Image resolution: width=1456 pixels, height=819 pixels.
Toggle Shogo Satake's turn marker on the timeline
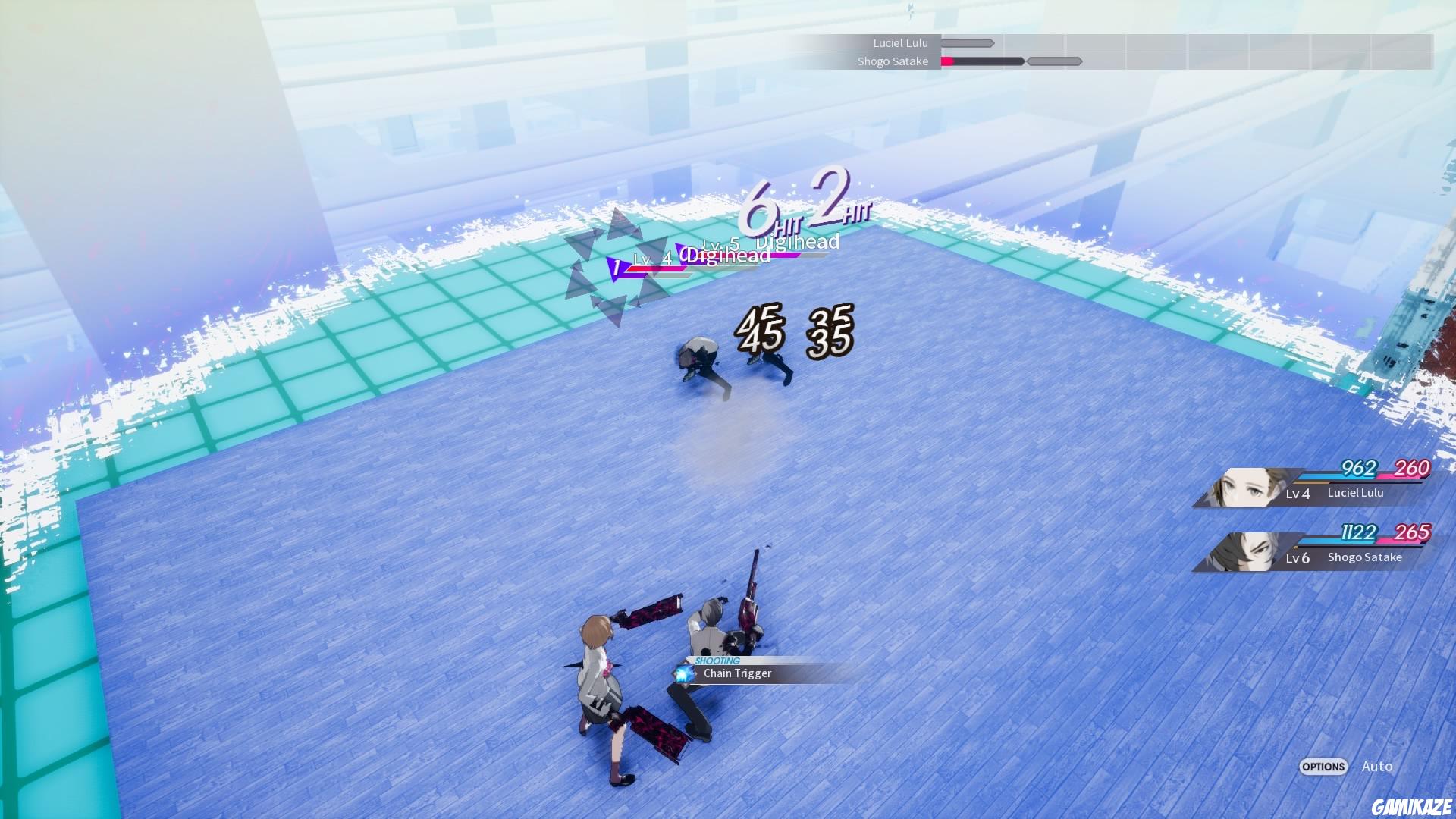[1054, 61]
